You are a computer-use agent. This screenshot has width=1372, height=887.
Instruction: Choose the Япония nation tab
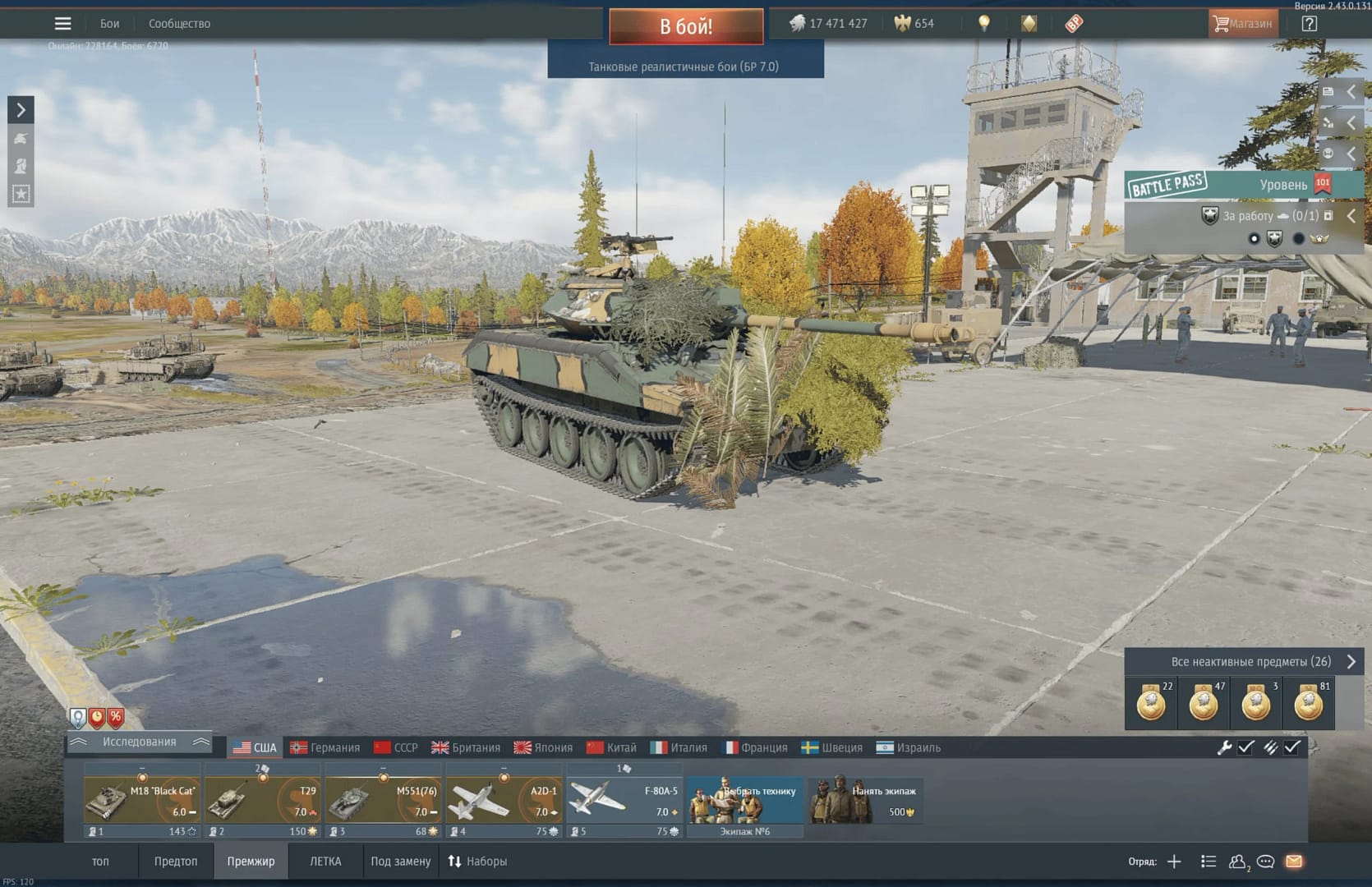click(x=543, y=747)
